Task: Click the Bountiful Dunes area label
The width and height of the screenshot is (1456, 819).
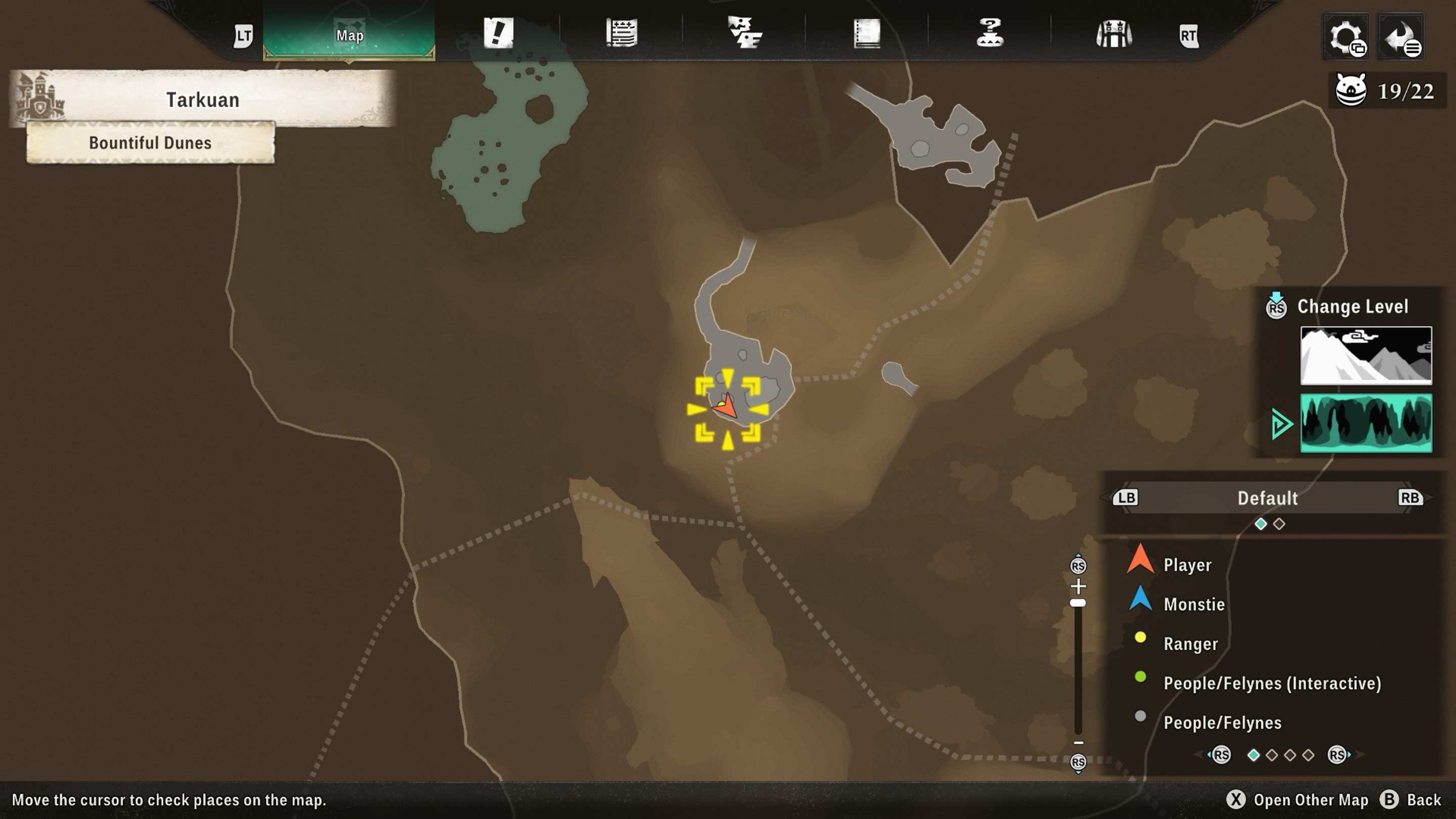Action: click(150, 143)
